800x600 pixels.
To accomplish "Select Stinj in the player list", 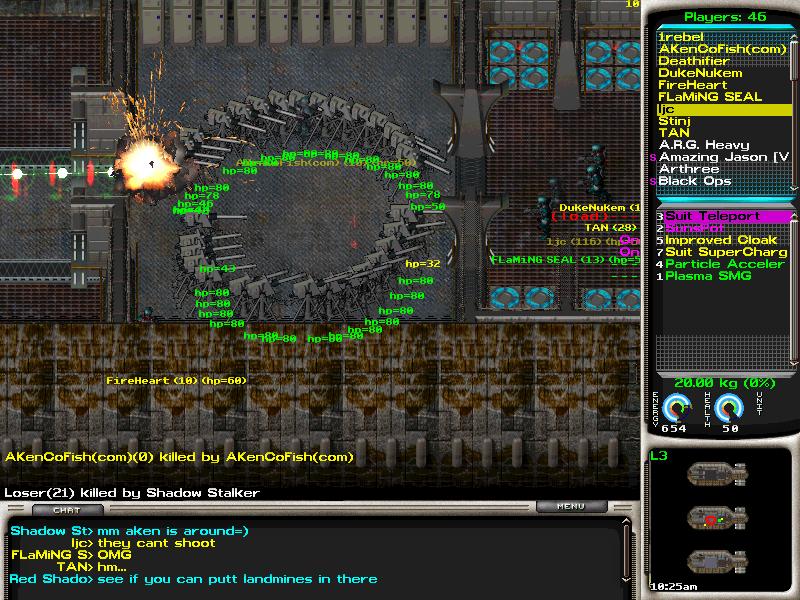I will coord(674,121).
